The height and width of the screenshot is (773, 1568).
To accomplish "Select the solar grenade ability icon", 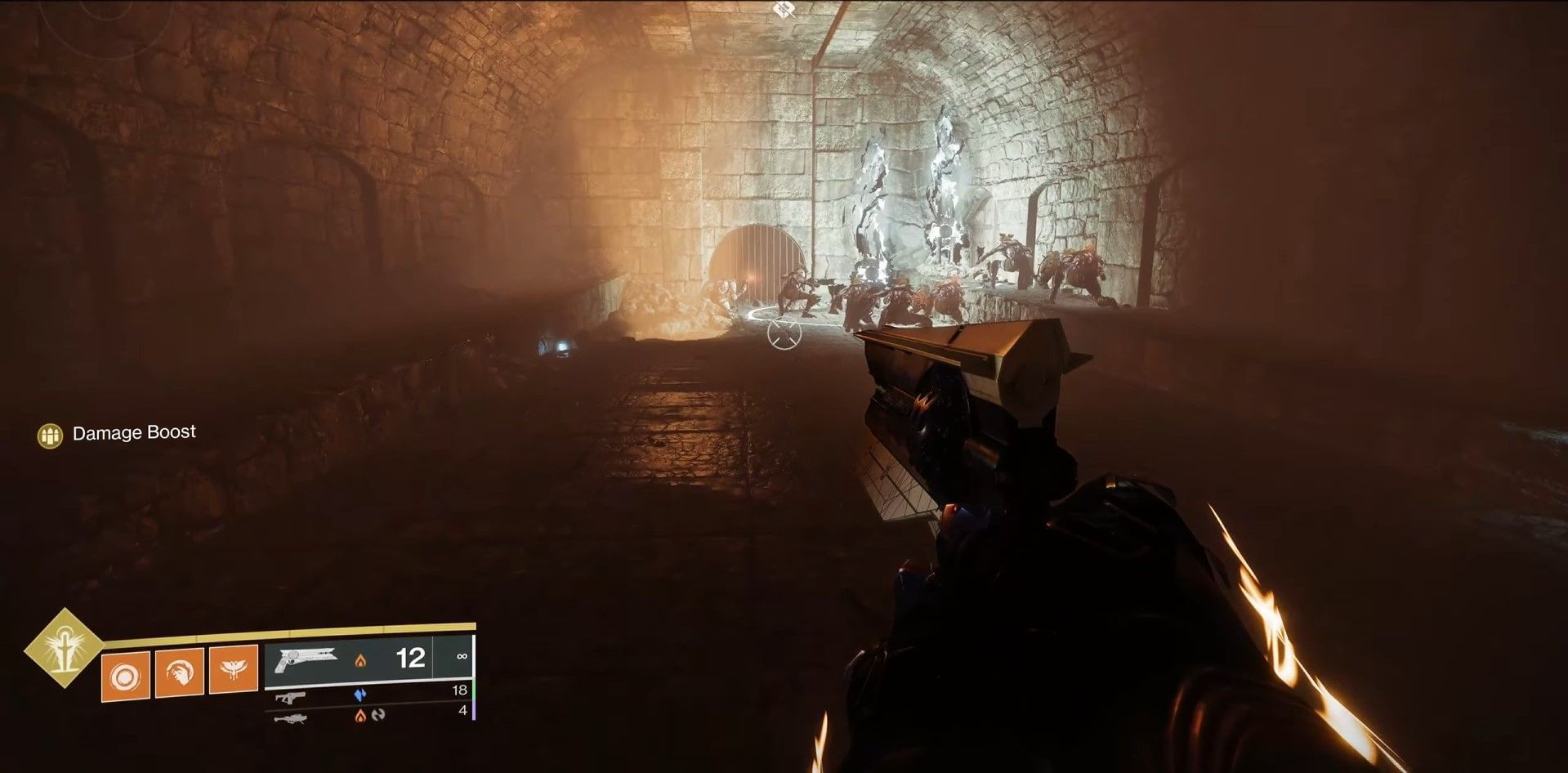I will [126, 676].
